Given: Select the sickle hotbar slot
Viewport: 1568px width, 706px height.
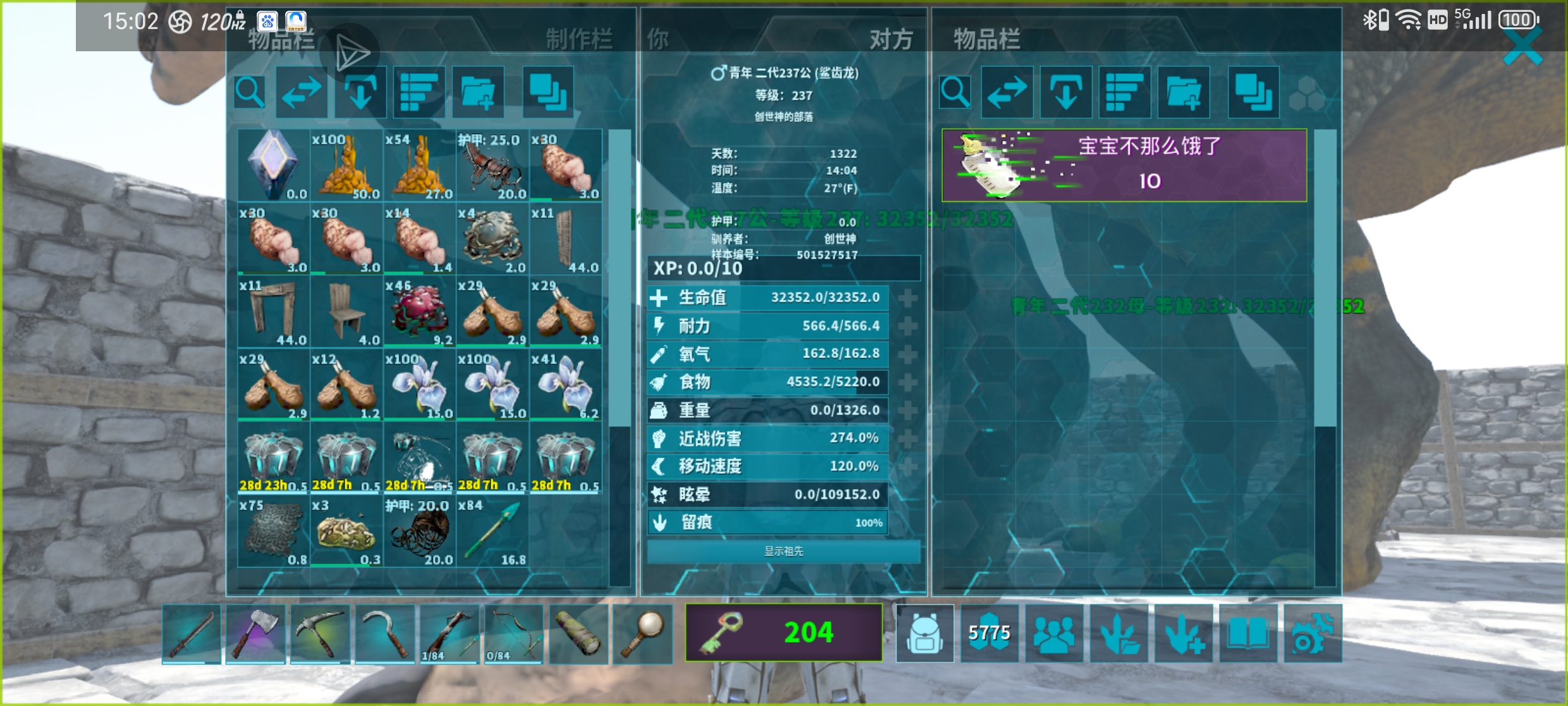Looking at the screenshot, I should [x=384, y=633].
